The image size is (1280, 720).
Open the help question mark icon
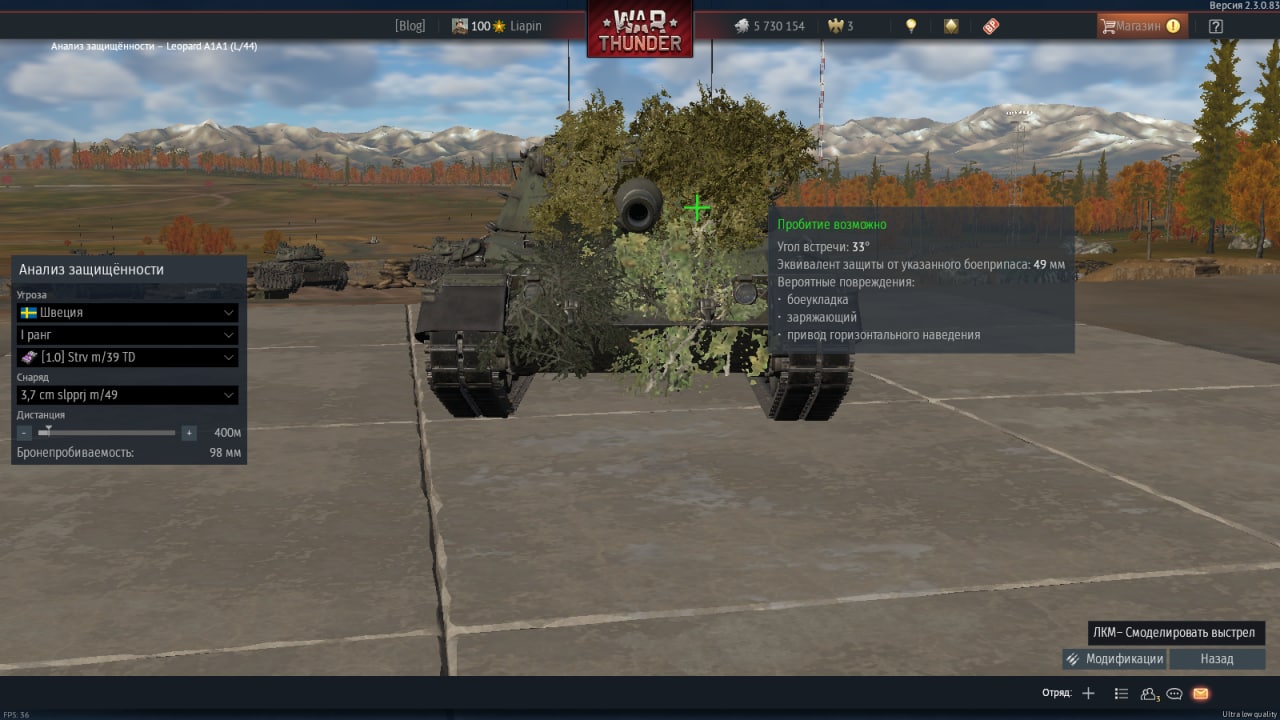point(1215,26)
